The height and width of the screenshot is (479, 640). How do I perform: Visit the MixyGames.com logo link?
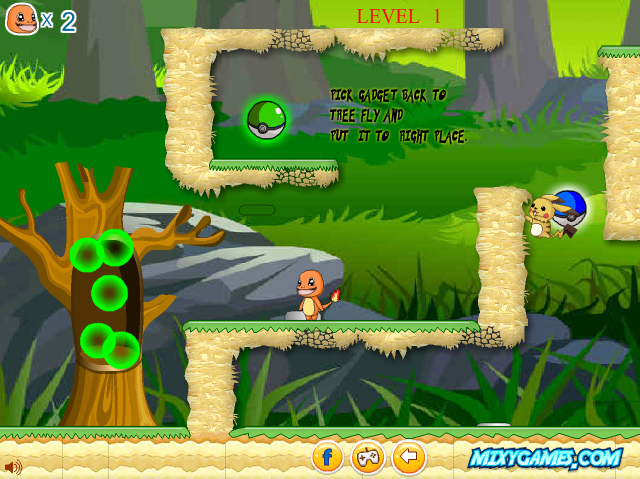click(545, 458)
